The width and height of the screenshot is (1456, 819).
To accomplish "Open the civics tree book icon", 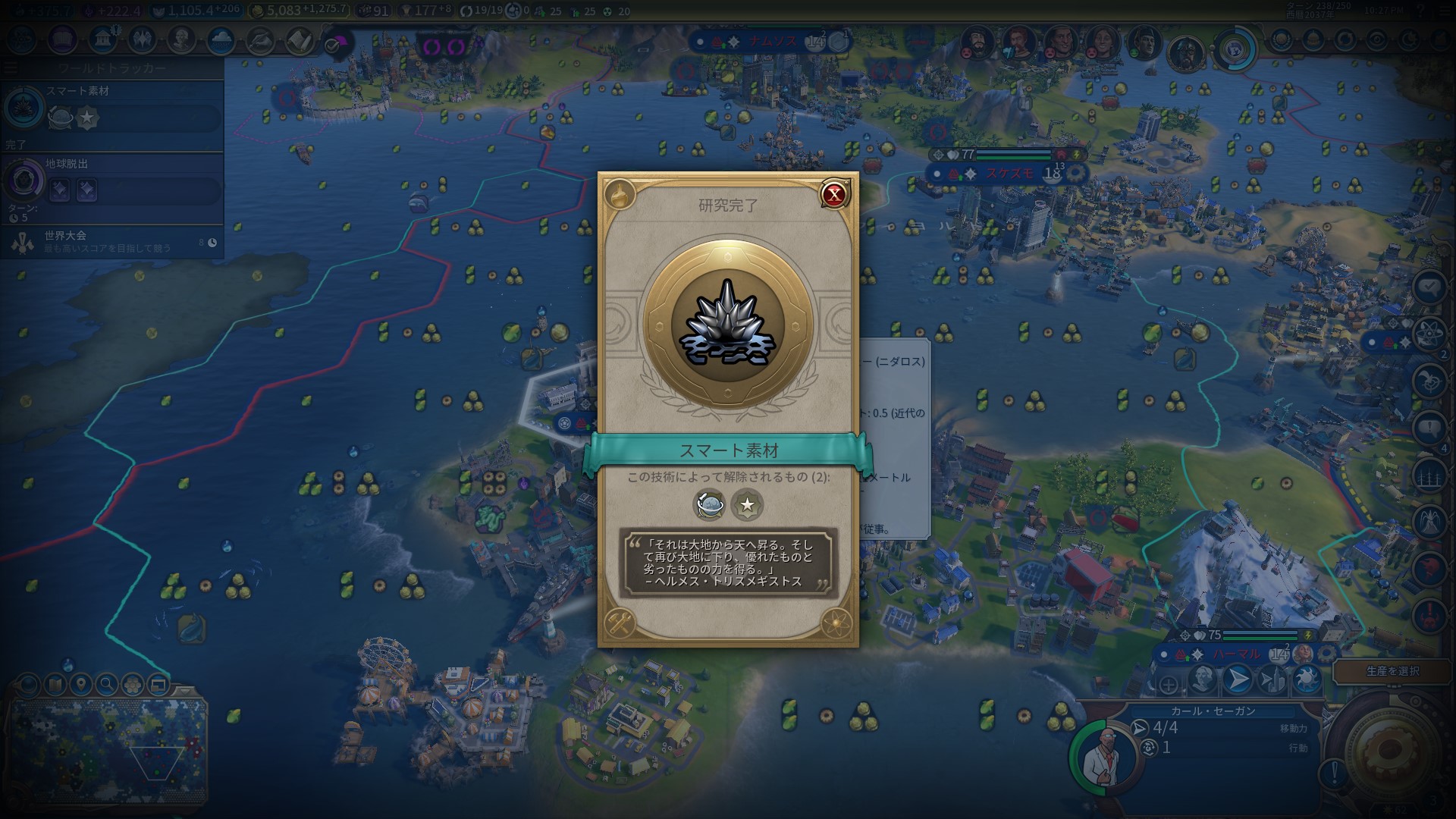I will click(x=61, y=40).
